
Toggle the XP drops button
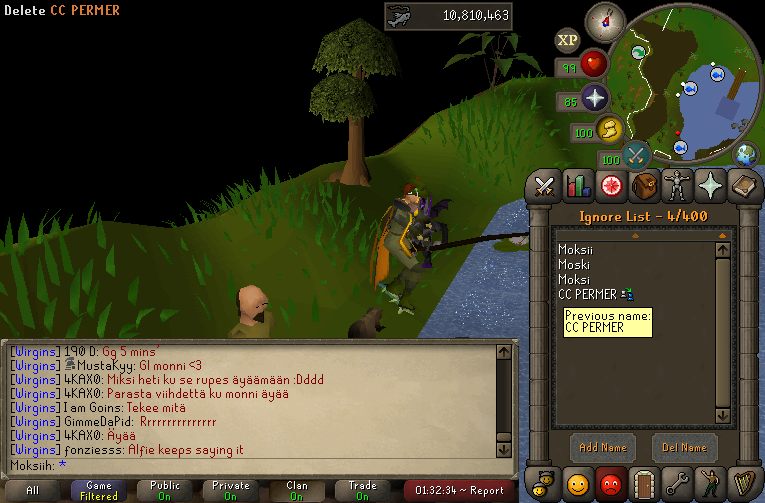[567, 40]
